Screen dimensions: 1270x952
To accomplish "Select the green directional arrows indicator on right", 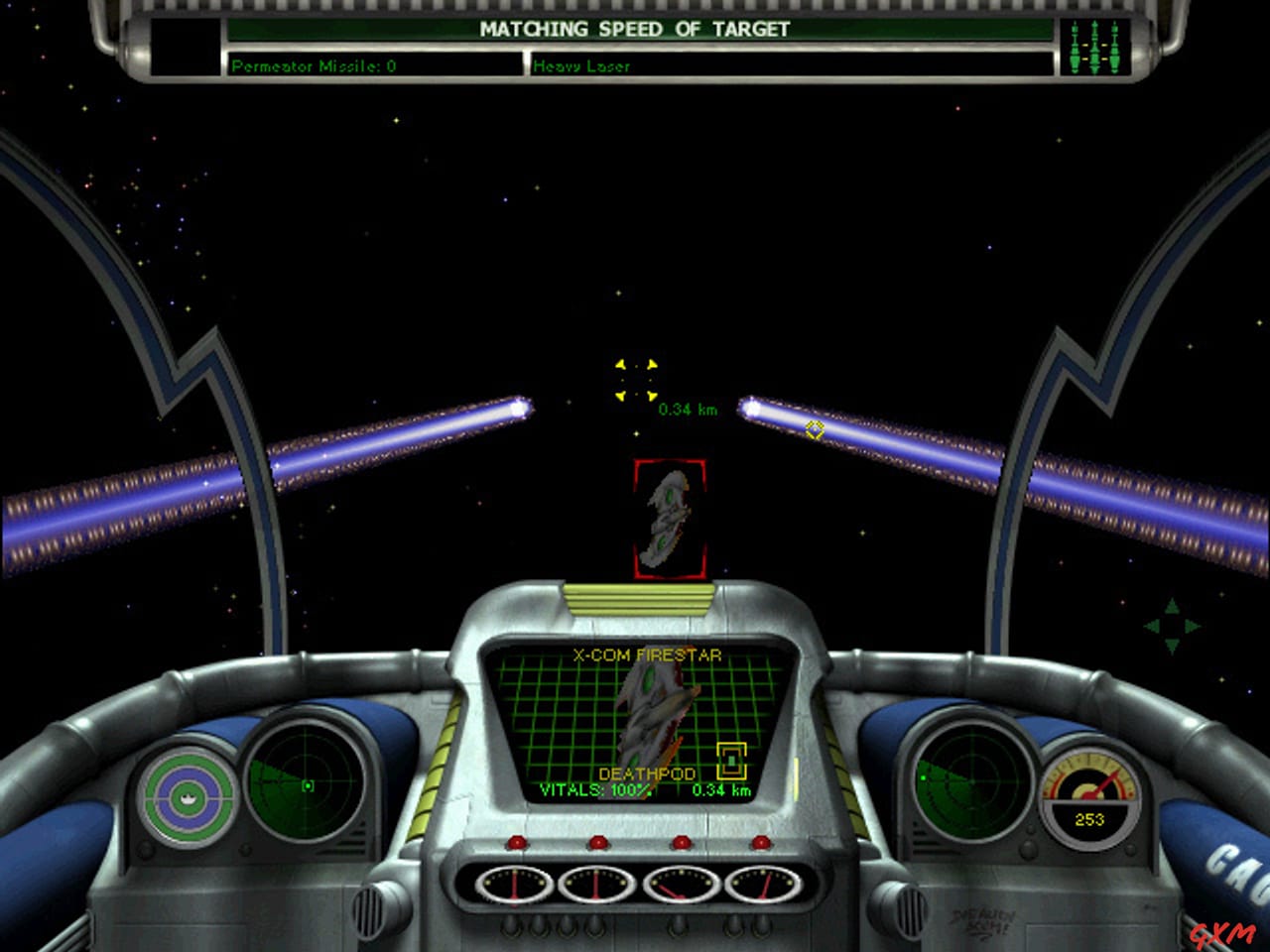I will click(1171, 627).
